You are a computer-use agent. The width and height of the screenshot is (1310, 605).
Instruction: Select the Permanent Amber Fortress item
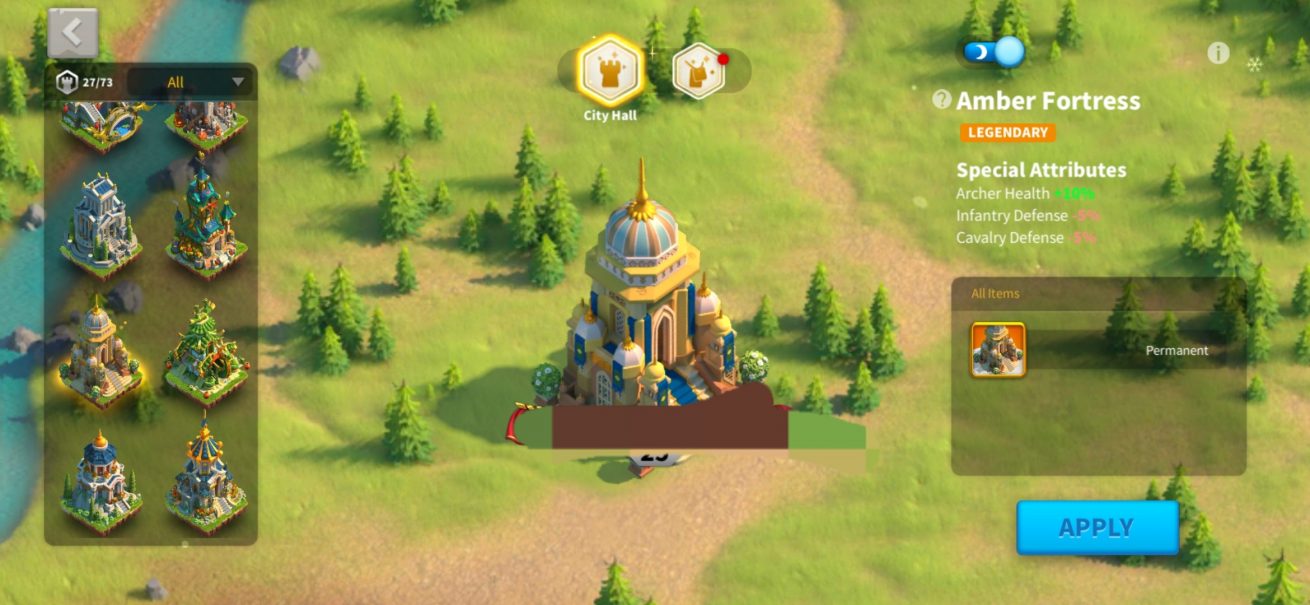998,350
